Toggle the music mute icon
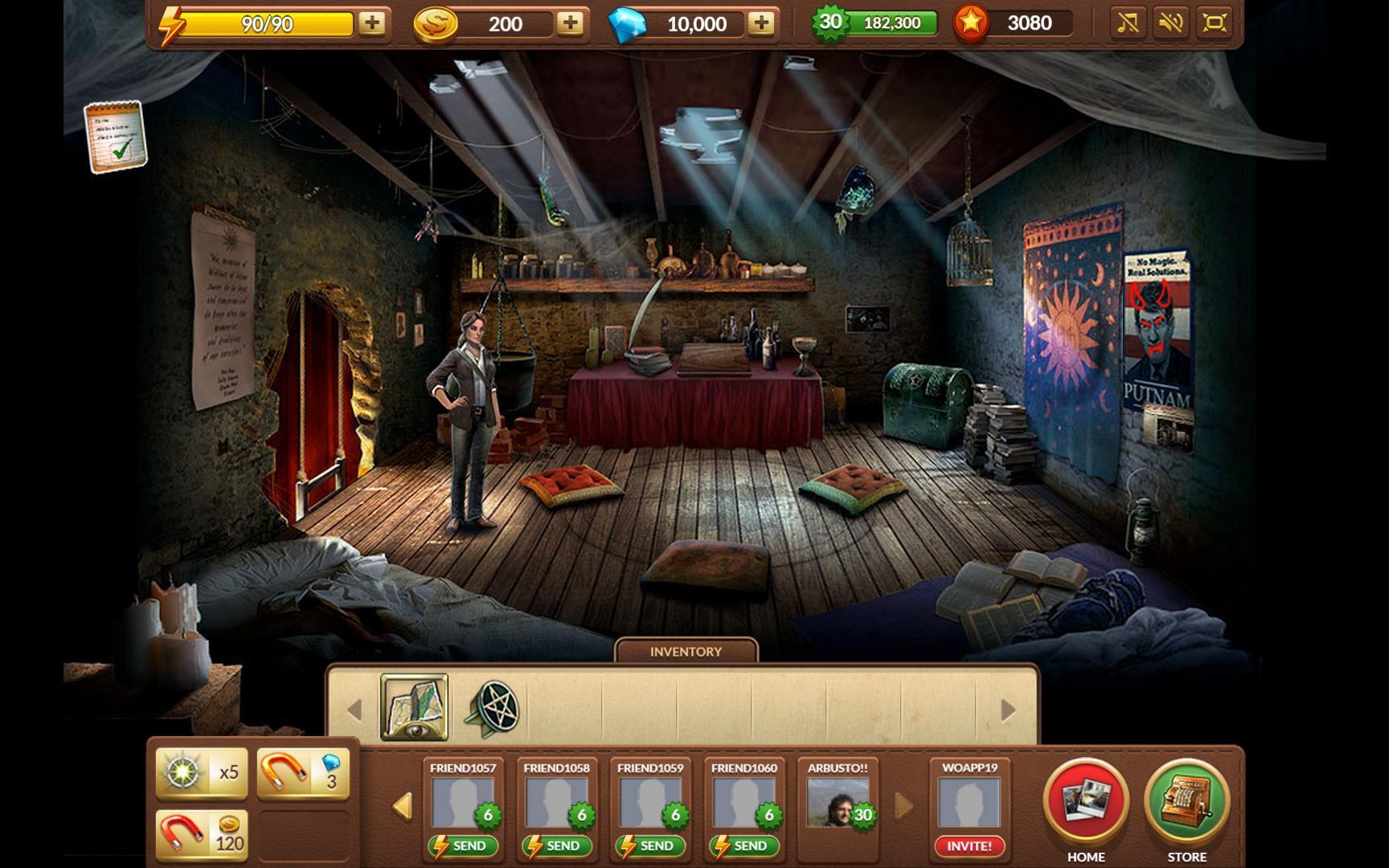The height and width of the screenshot is (868, 1389). [x=1127, y=23]
